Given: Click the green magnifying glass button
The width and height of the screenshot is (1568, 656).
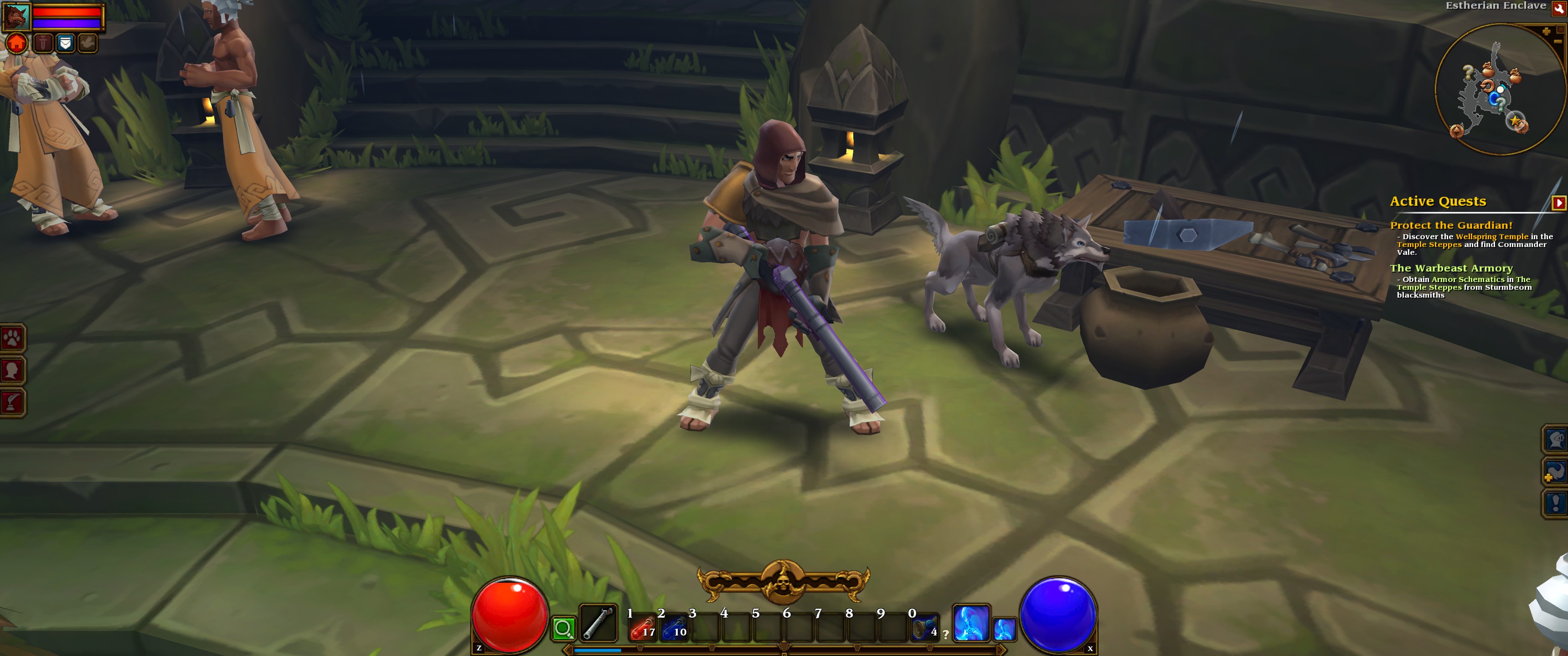Looking at the screenshot, I should 564,628.
